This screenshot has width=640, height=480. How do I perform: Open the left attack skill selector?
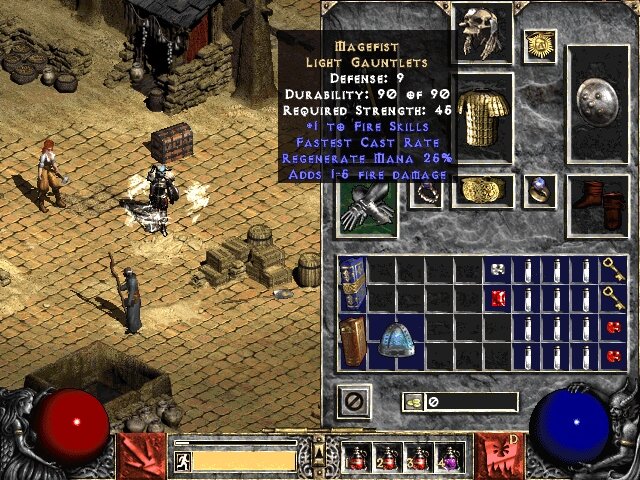pyautogui.click(x=140, y=455)
